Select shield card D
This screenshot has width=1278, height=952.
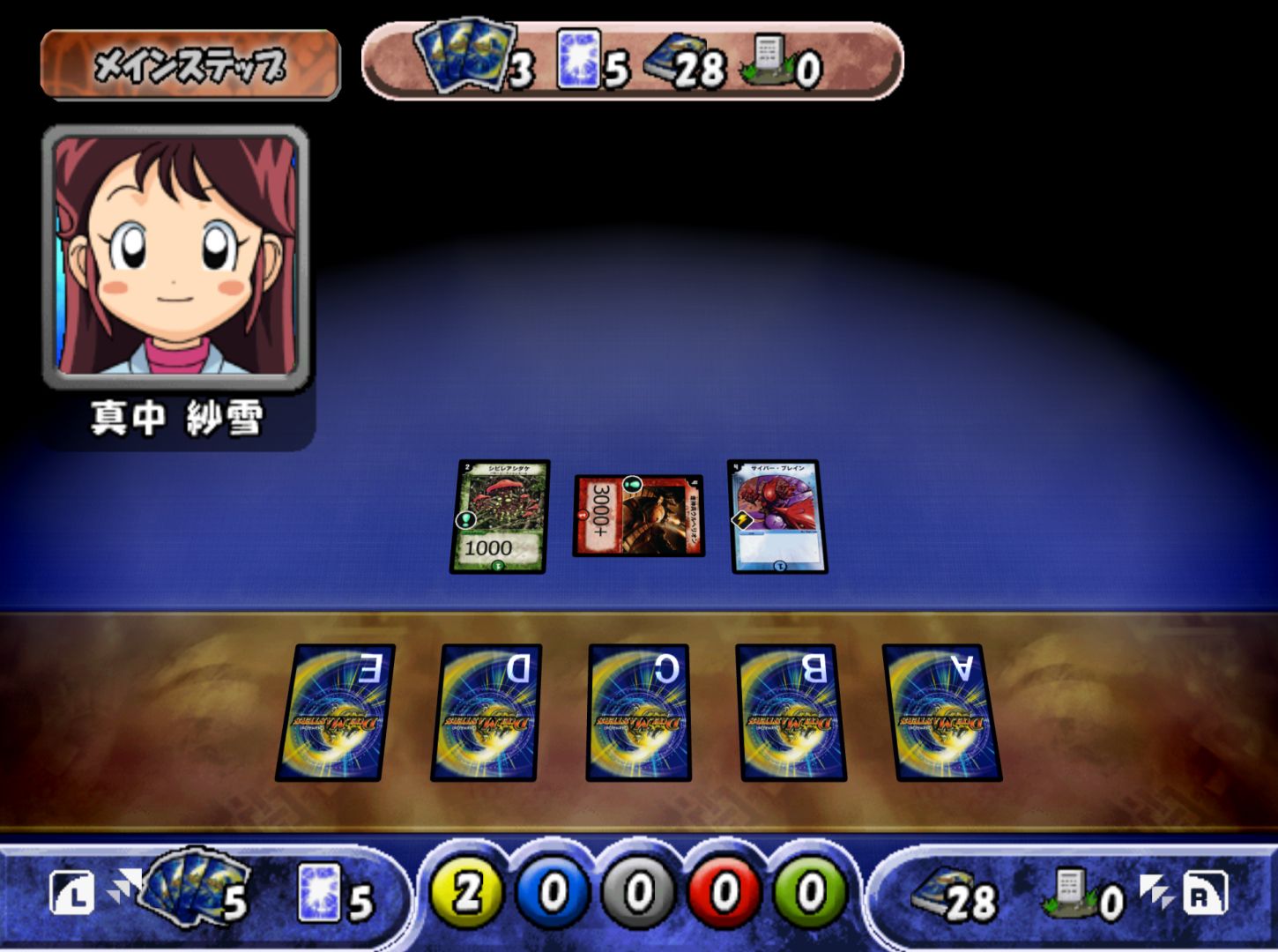tap(487, 712)
